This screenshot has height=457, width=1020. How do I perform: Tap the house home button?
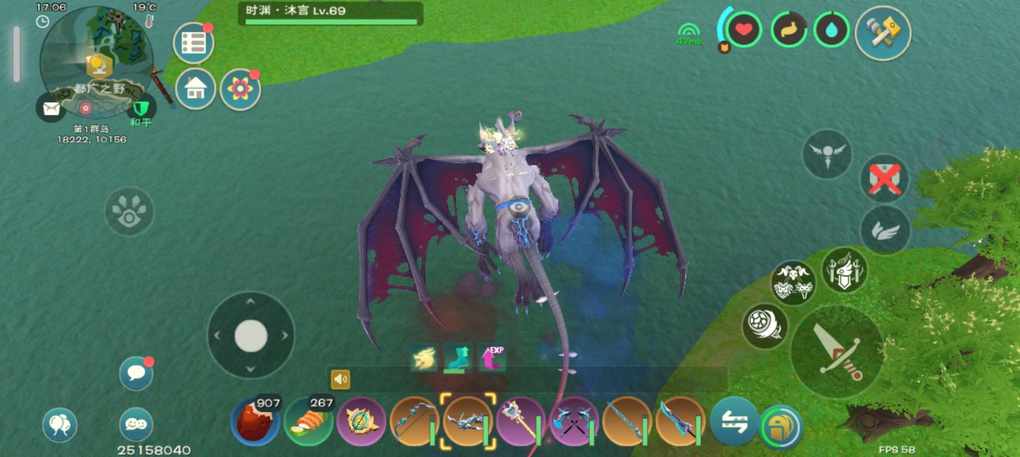coord(196,89)
